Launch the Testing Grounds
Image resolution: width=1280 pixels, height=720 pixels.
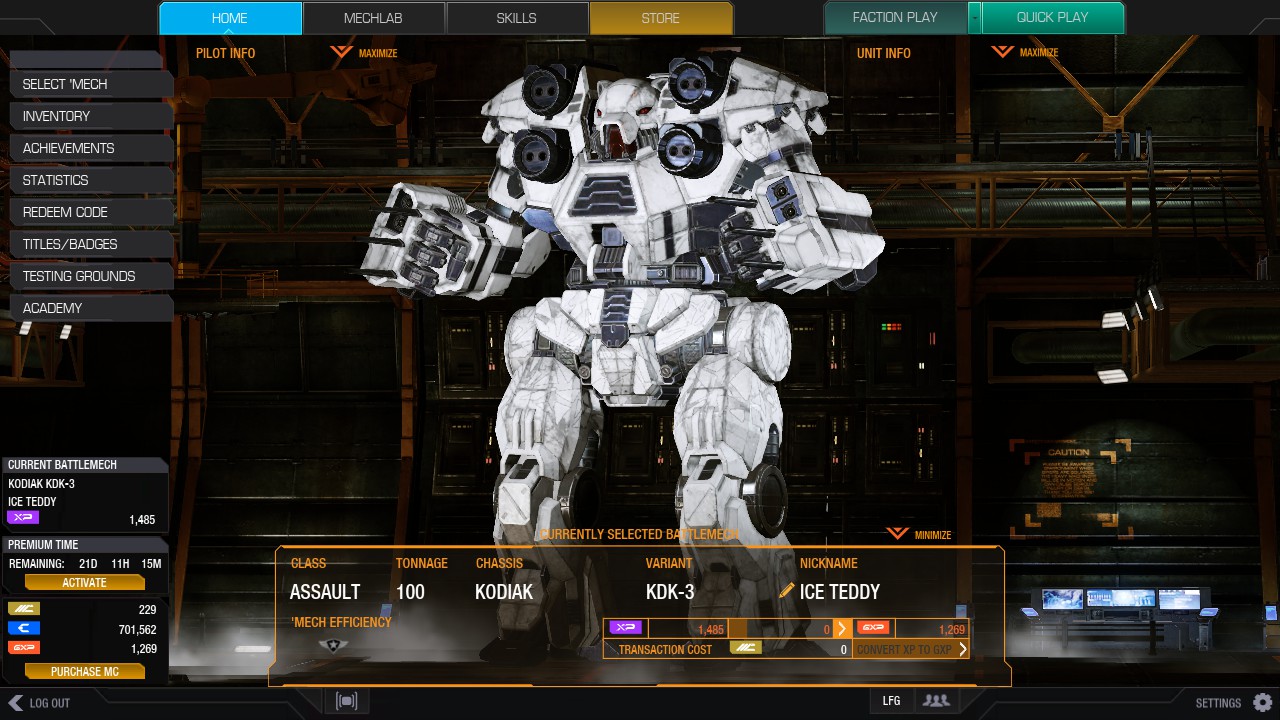(x=90, y=276)
